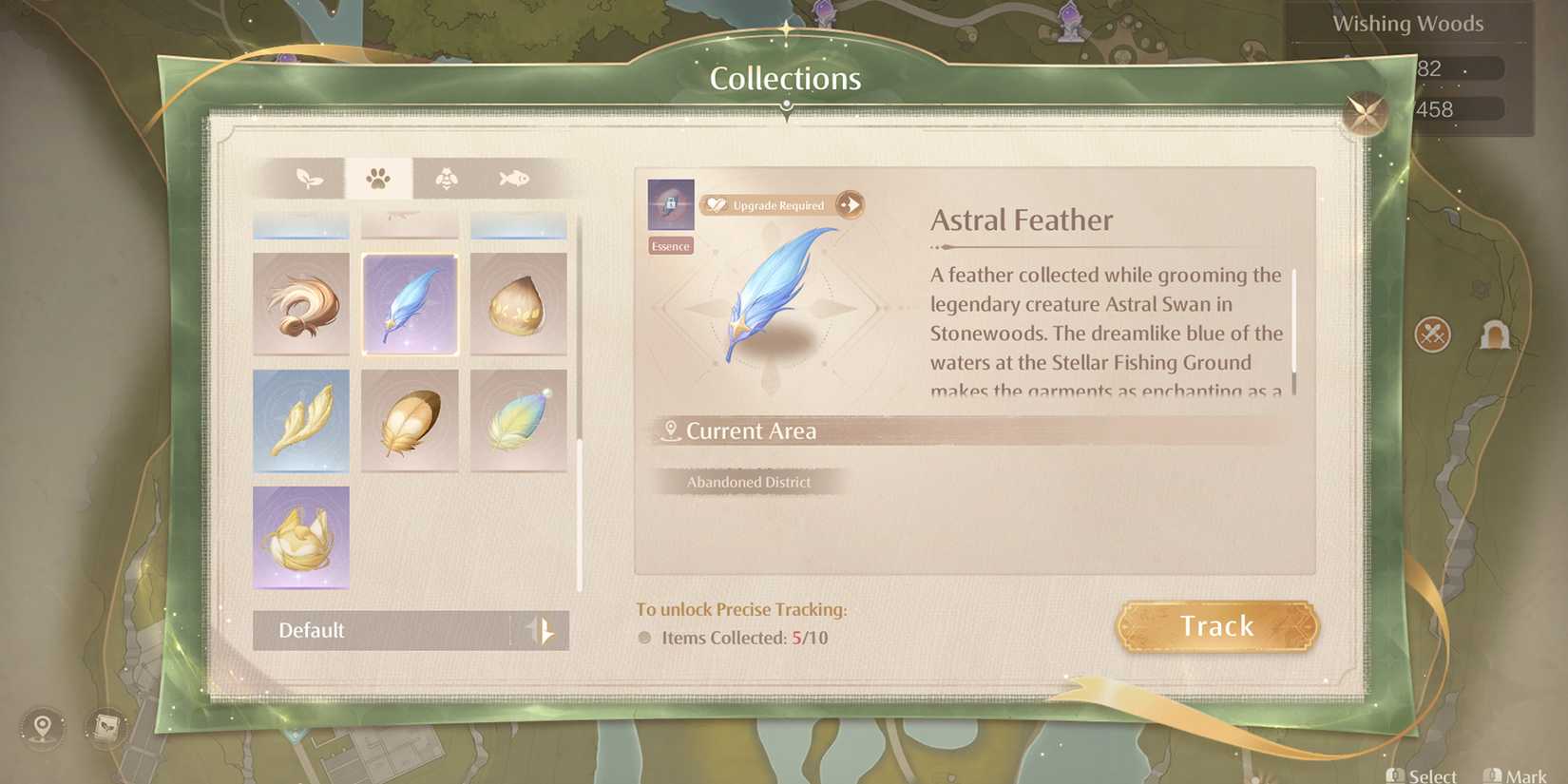Click the Upgrade Required arrow banner
1568x784 pixels.
(x=849, y=204)
